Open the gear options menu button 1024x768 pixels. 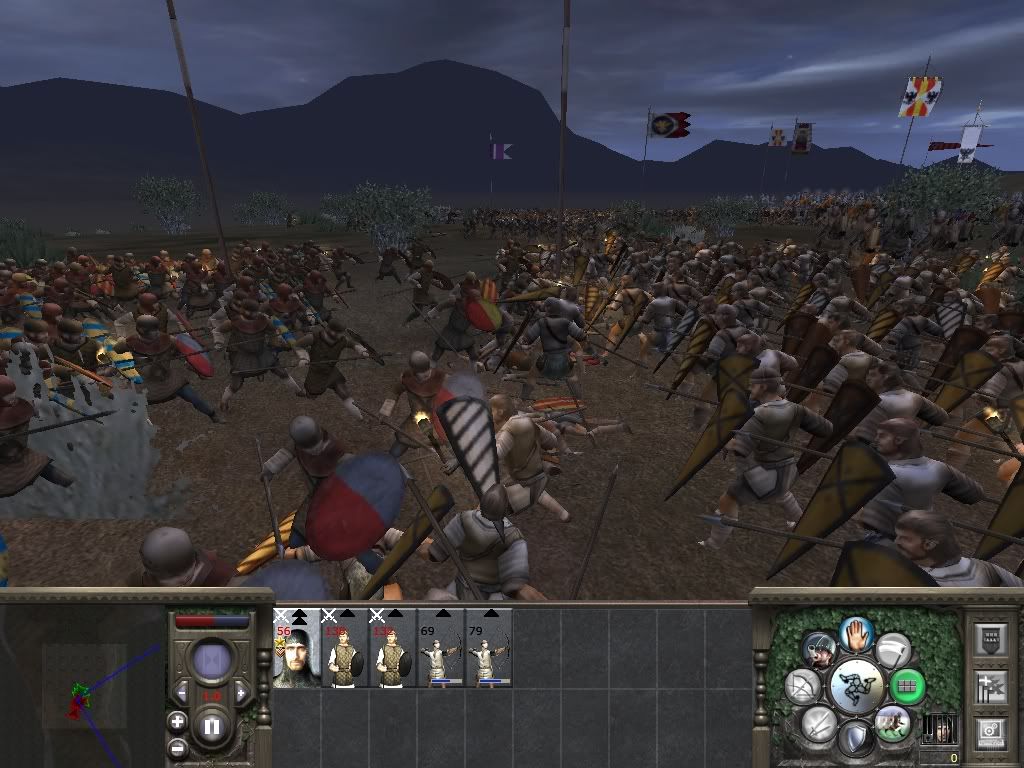tap(989, 732)
